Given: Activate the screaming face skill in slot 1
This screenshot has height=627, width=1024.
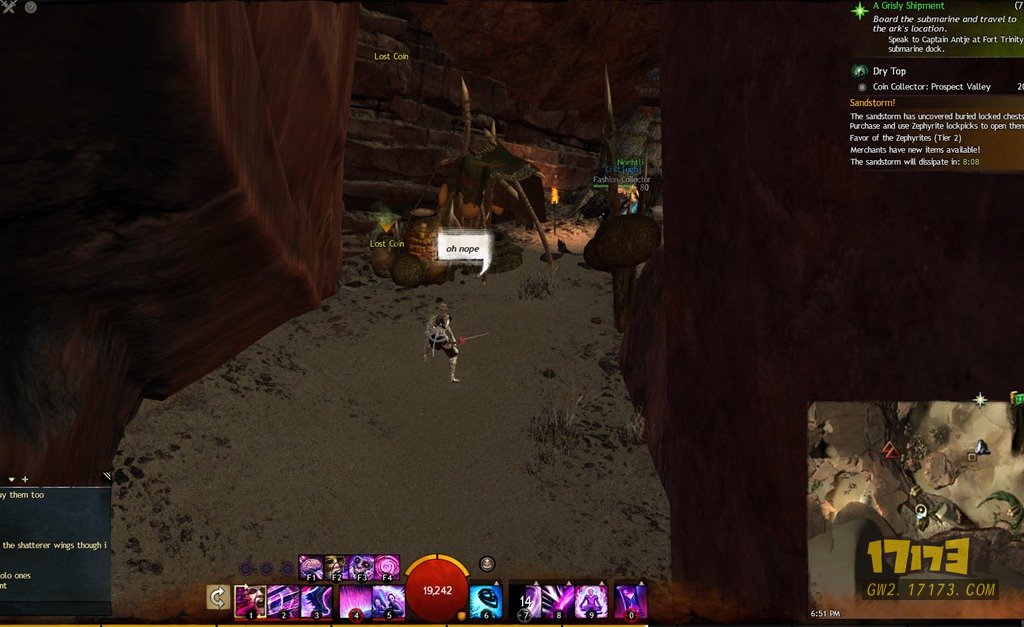Looking at the screenshot, I should [x=250, y=601].
